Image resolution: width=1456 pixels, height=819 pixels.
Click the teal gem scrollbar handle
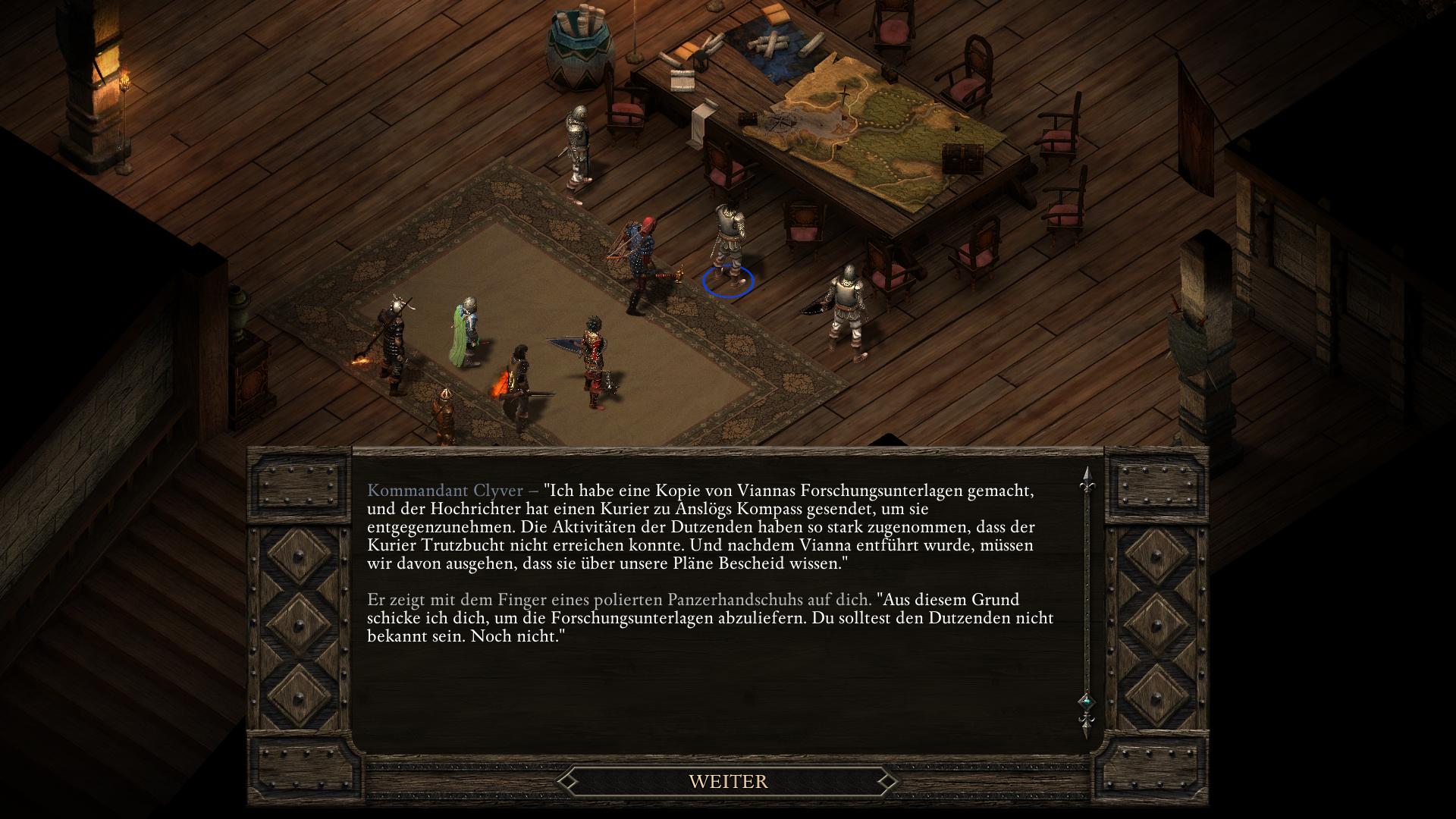[1086, 700]
